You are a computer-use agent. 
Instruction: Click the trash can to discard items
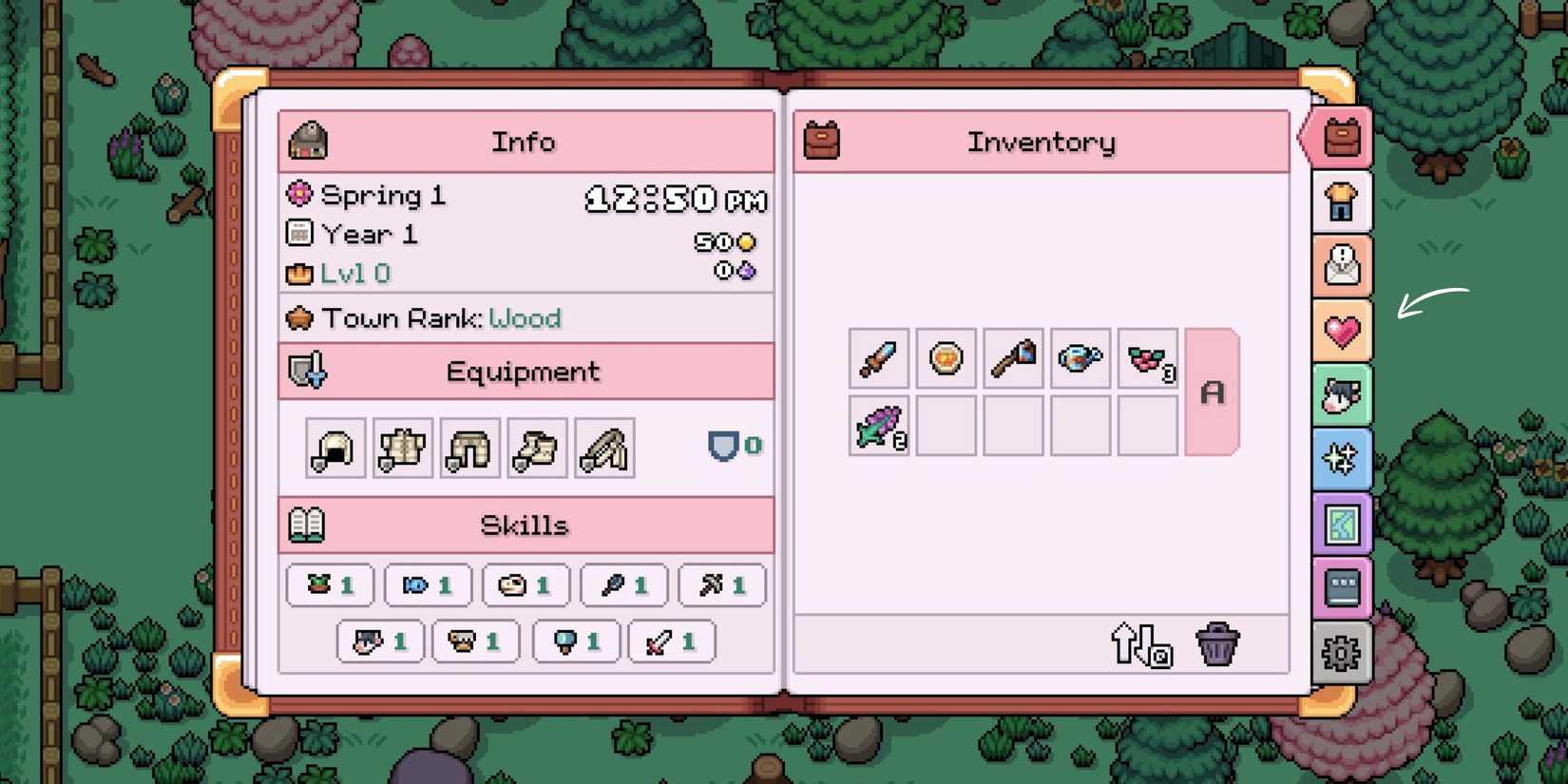[x=1217, y=642]
